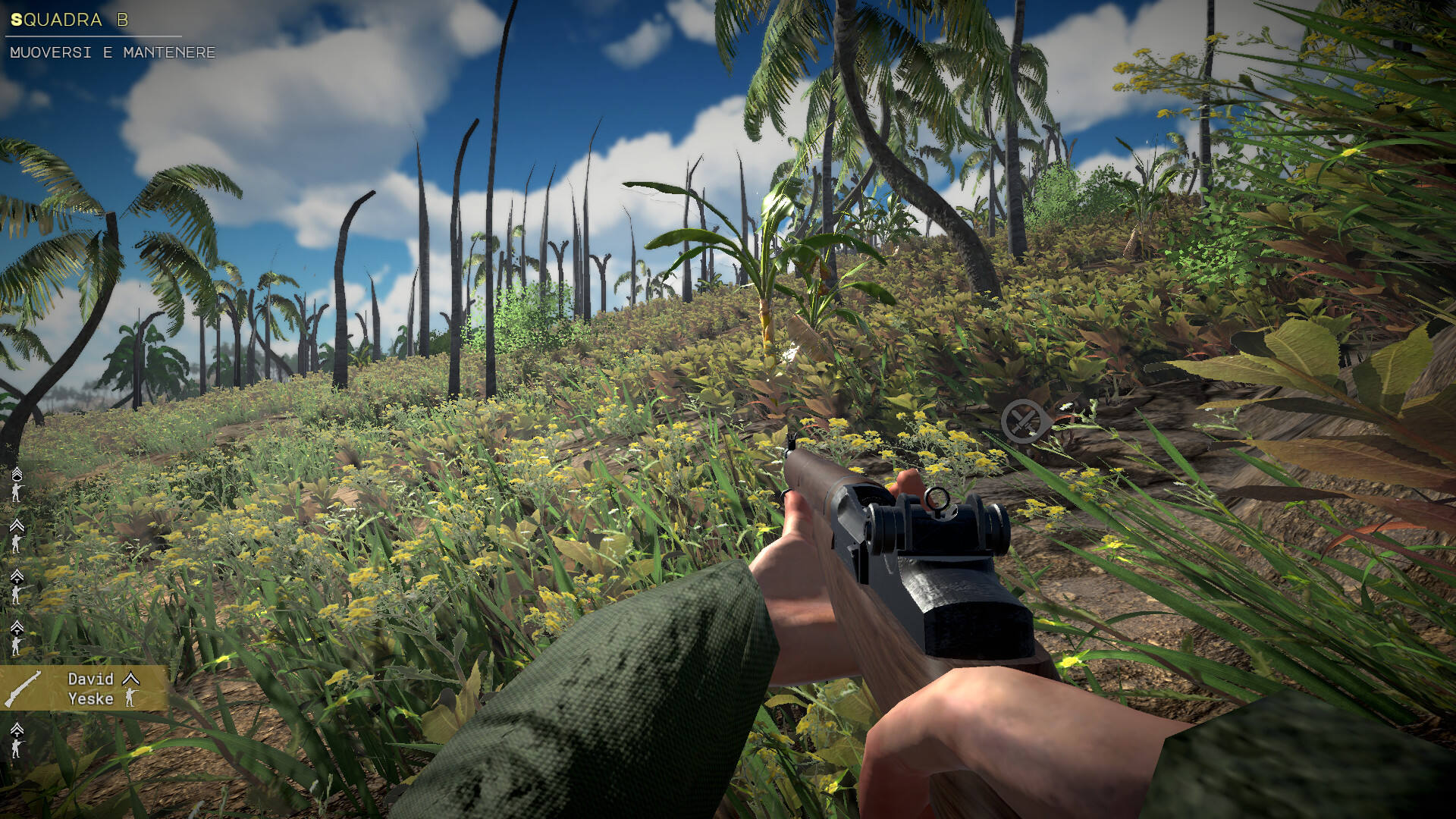Click the Muoversi e Mantenere order label
Image resolution: width=1456 pixels, height=819 pixels.
coord(113,52)
